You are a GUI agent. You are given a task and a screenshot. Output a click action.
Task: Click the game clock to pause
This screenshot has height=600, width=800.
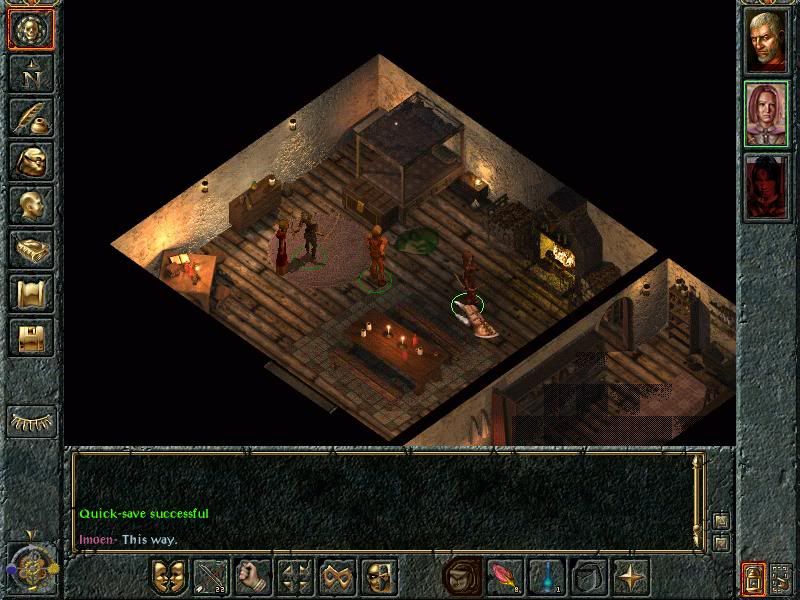[29, 568]
